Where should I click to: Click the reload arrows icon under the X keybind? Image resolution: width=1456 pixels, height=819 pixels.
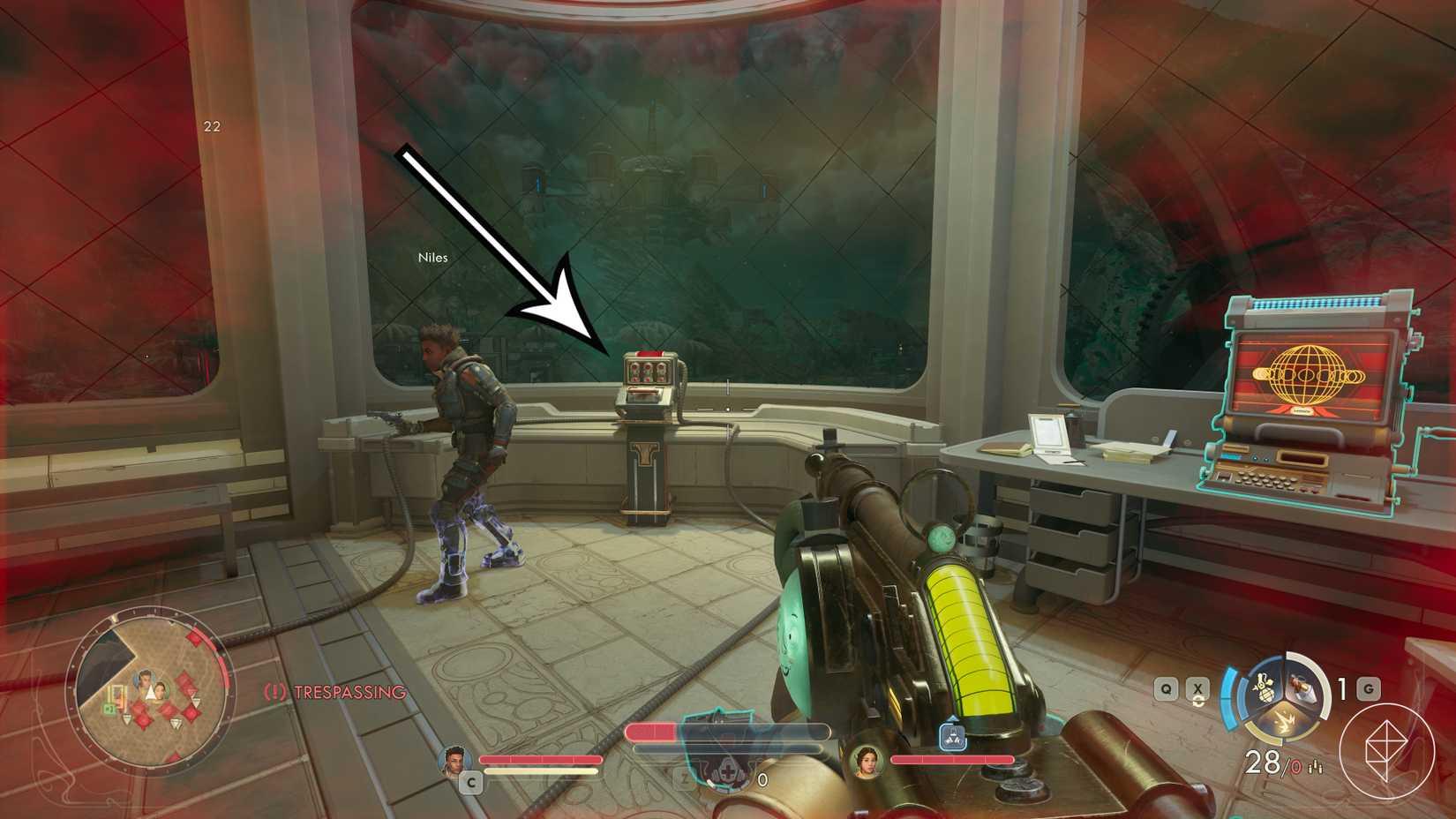(x=1198, y=702)
